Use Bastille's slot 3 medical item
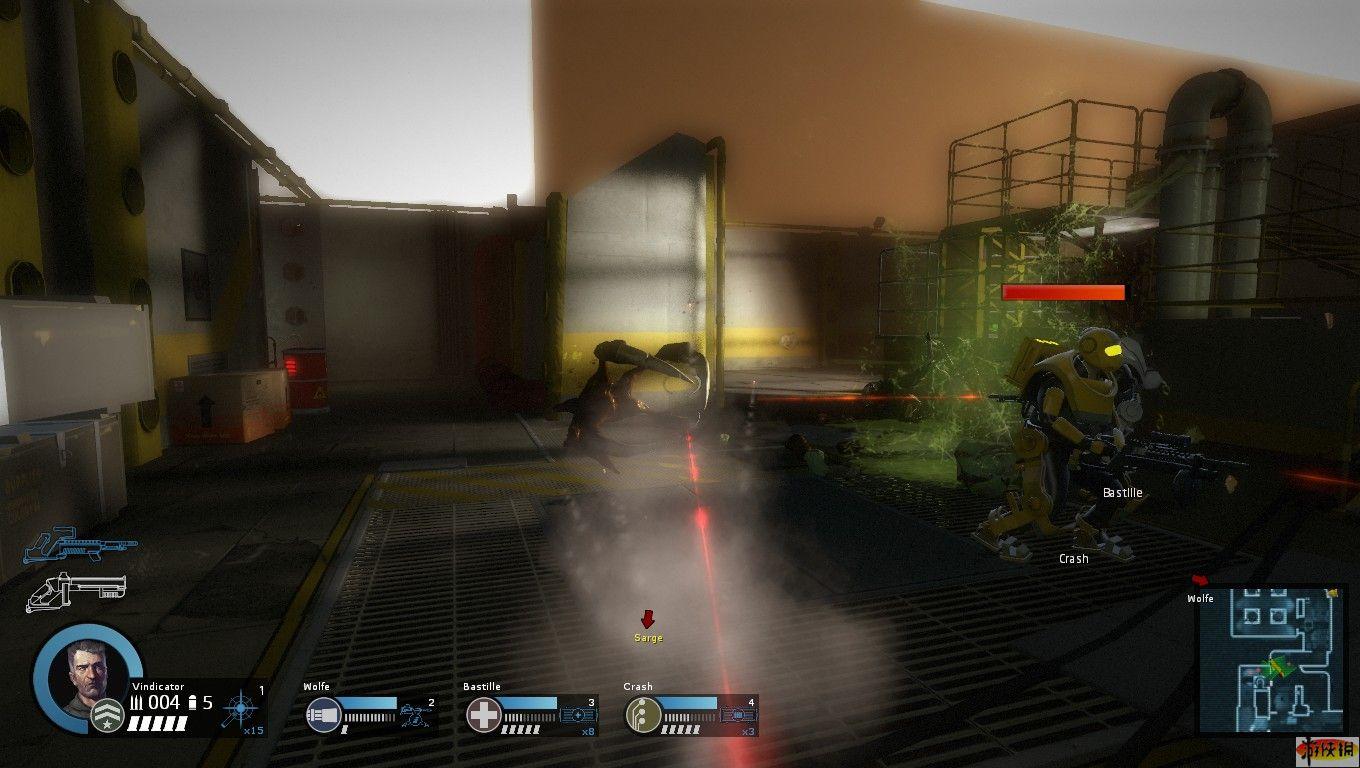This screenshot has height=768, width=1360. tap(577, 714)
